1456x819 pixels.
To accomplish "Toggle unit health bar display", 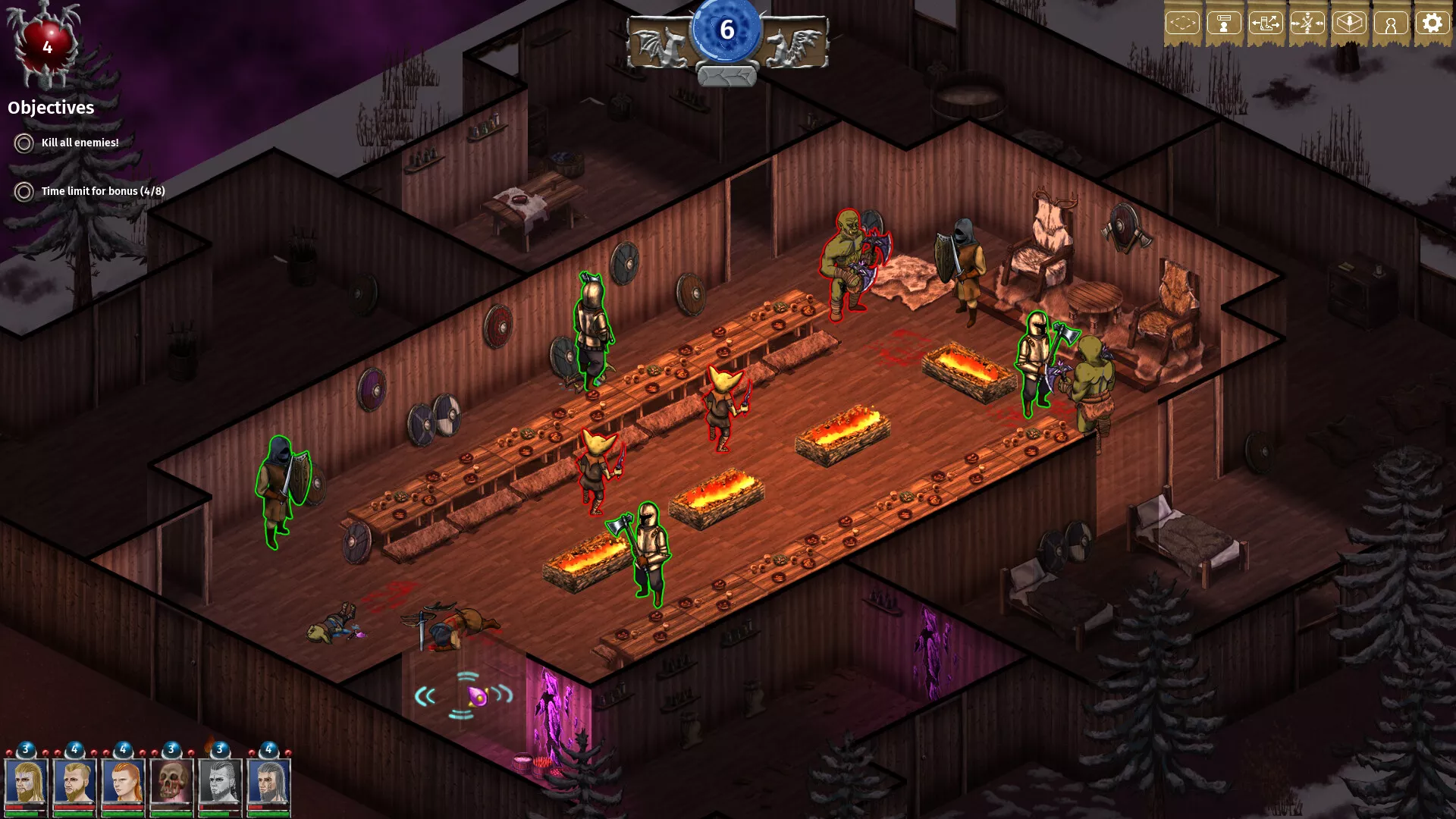I will (1224, 24).
